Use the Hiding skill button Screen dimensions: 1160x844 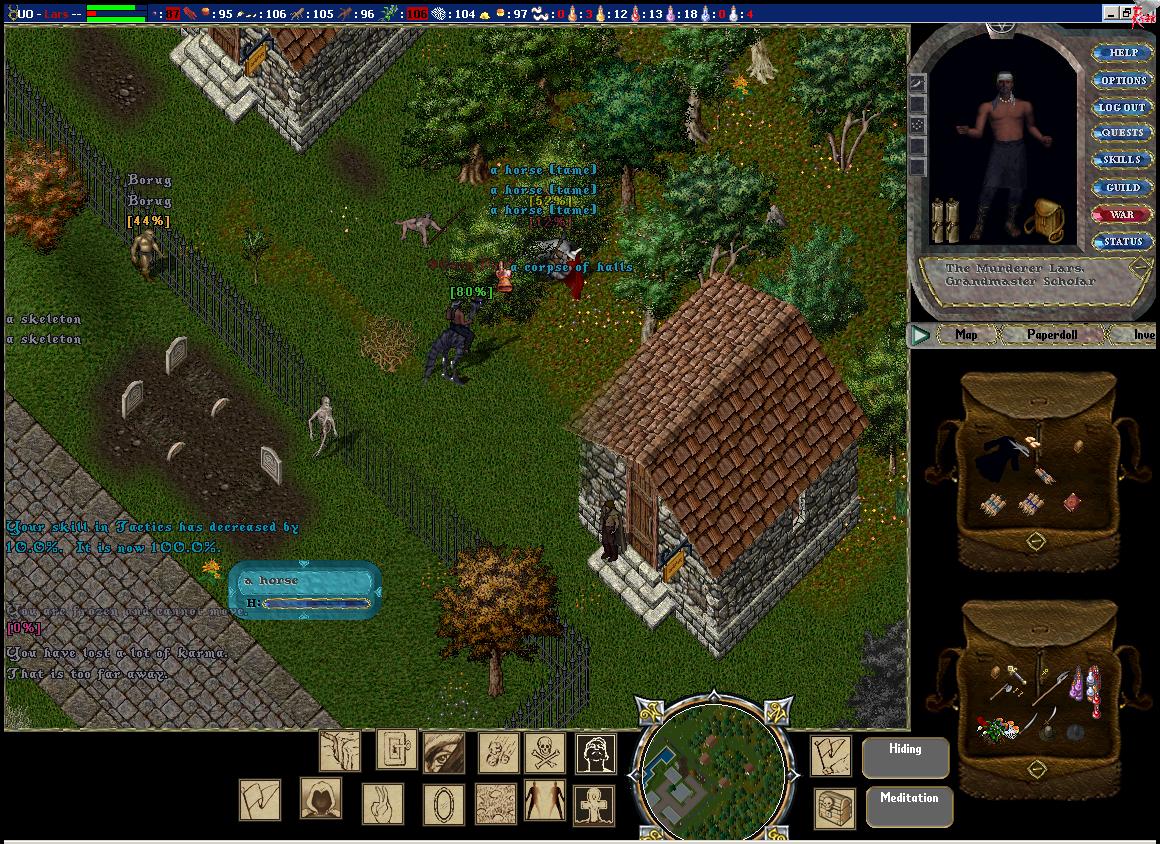[905, 758]
